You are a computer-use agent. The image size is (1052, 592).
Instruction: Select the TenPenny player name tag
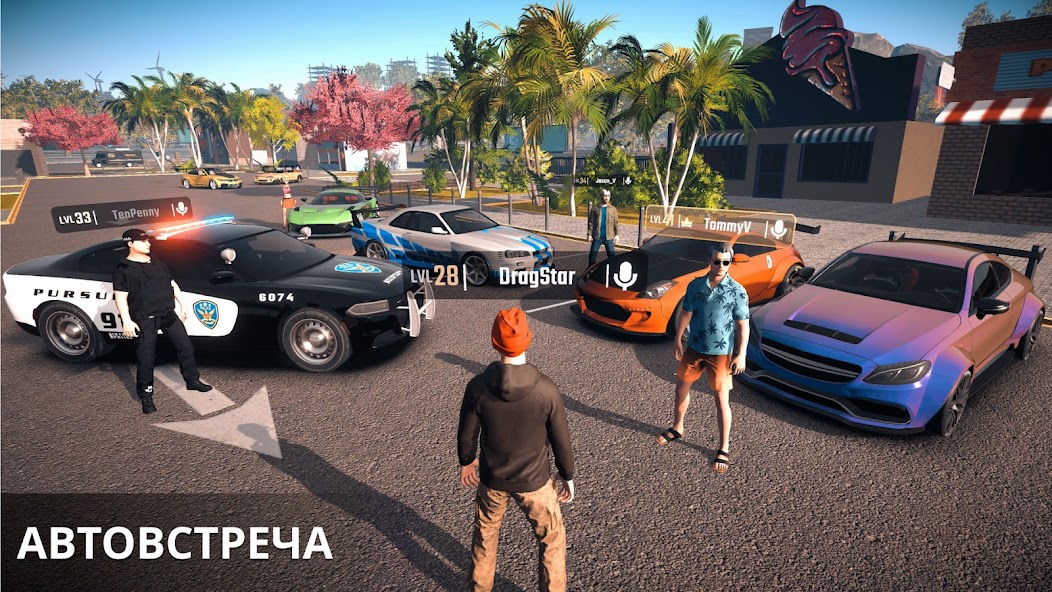pos(135,213)
